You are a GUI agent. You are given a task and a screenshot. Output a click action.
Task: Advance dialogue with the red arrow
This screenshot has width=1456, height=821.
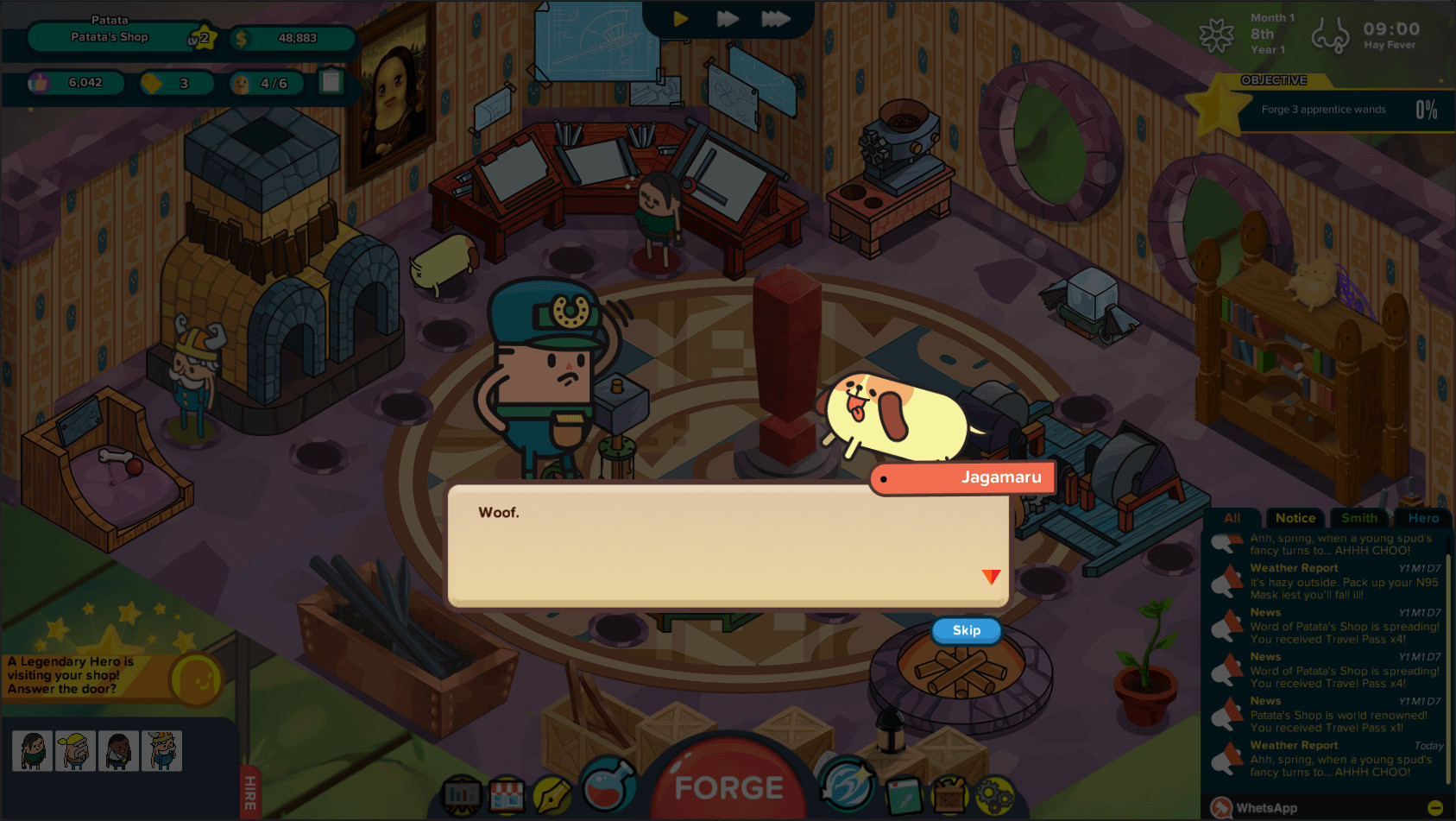point(990,577)
